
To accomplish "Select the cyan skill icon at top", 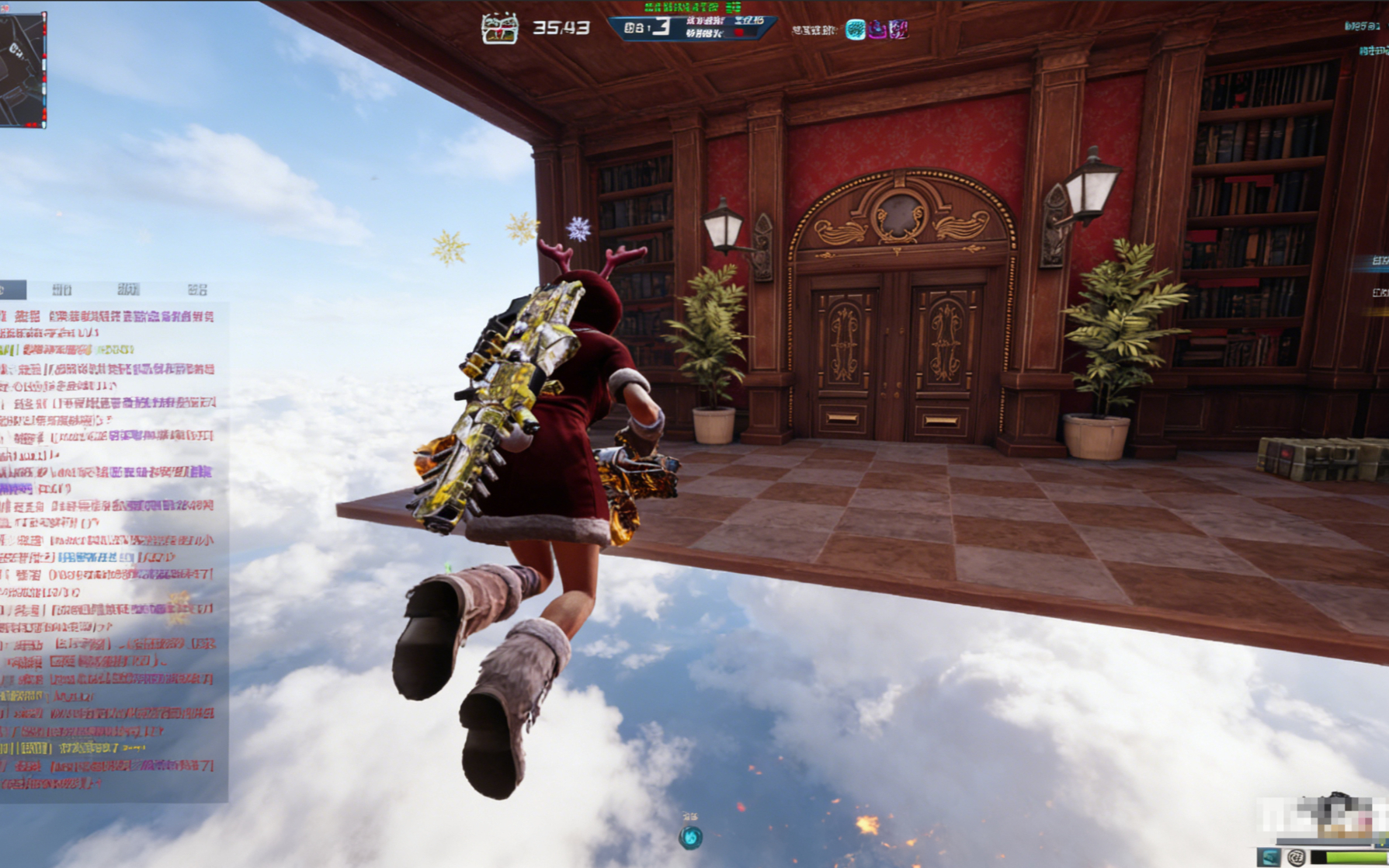I will (855, 30).
